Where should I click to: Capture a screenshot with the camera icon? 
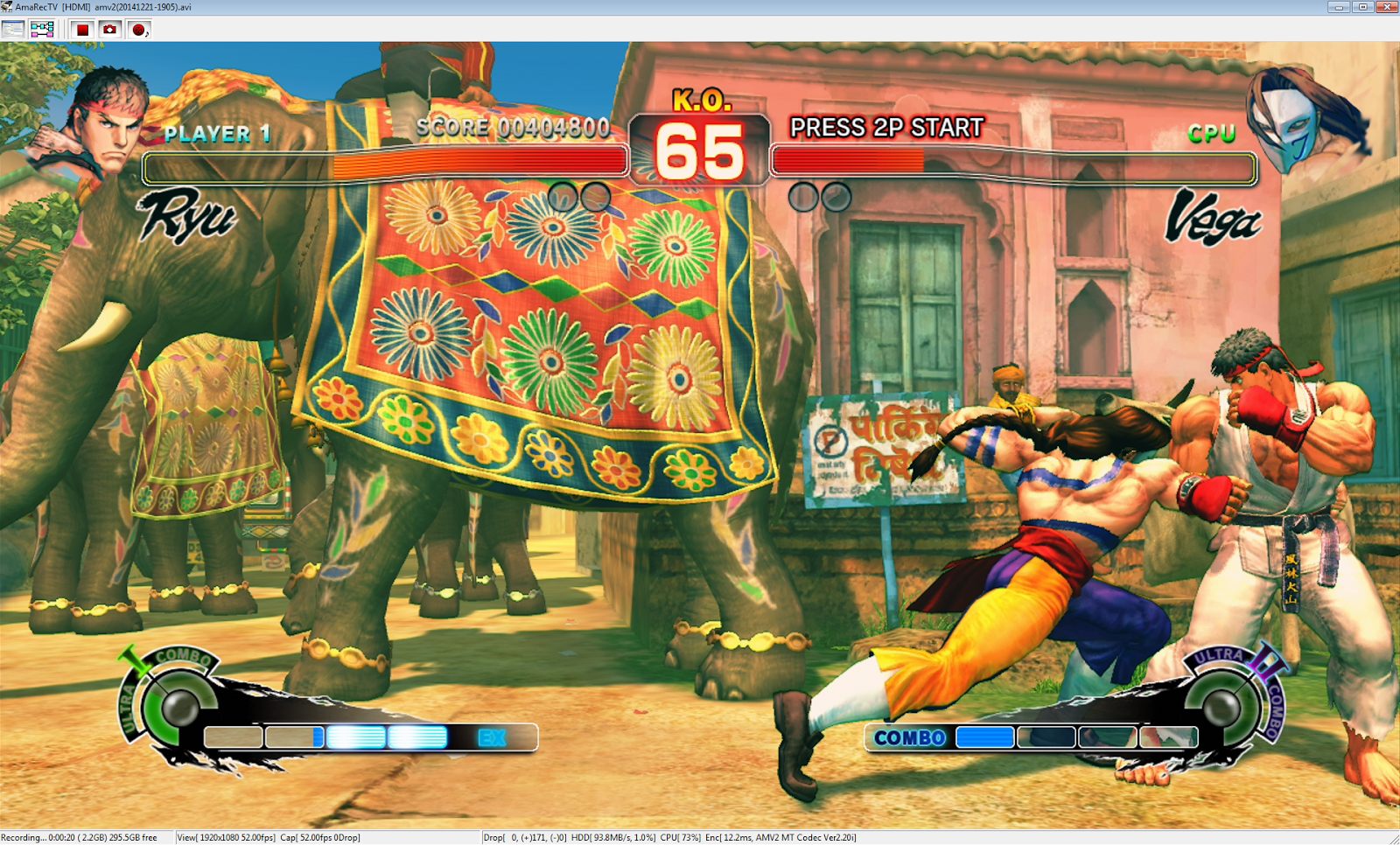(x=109, y=28)
